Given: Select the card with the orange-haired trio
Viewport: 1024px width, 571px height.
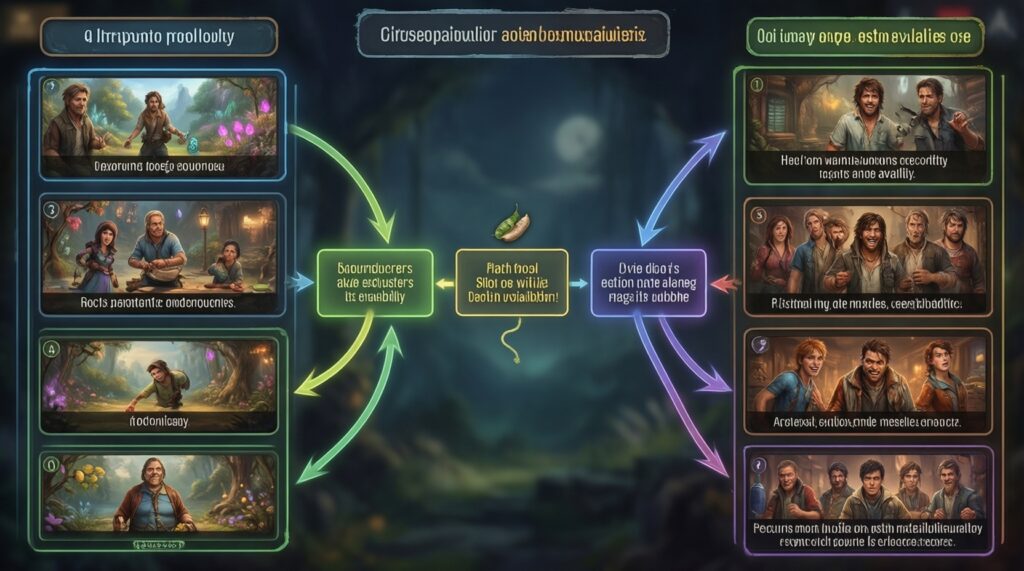Looking at the screenshot, I should (868, 385).
